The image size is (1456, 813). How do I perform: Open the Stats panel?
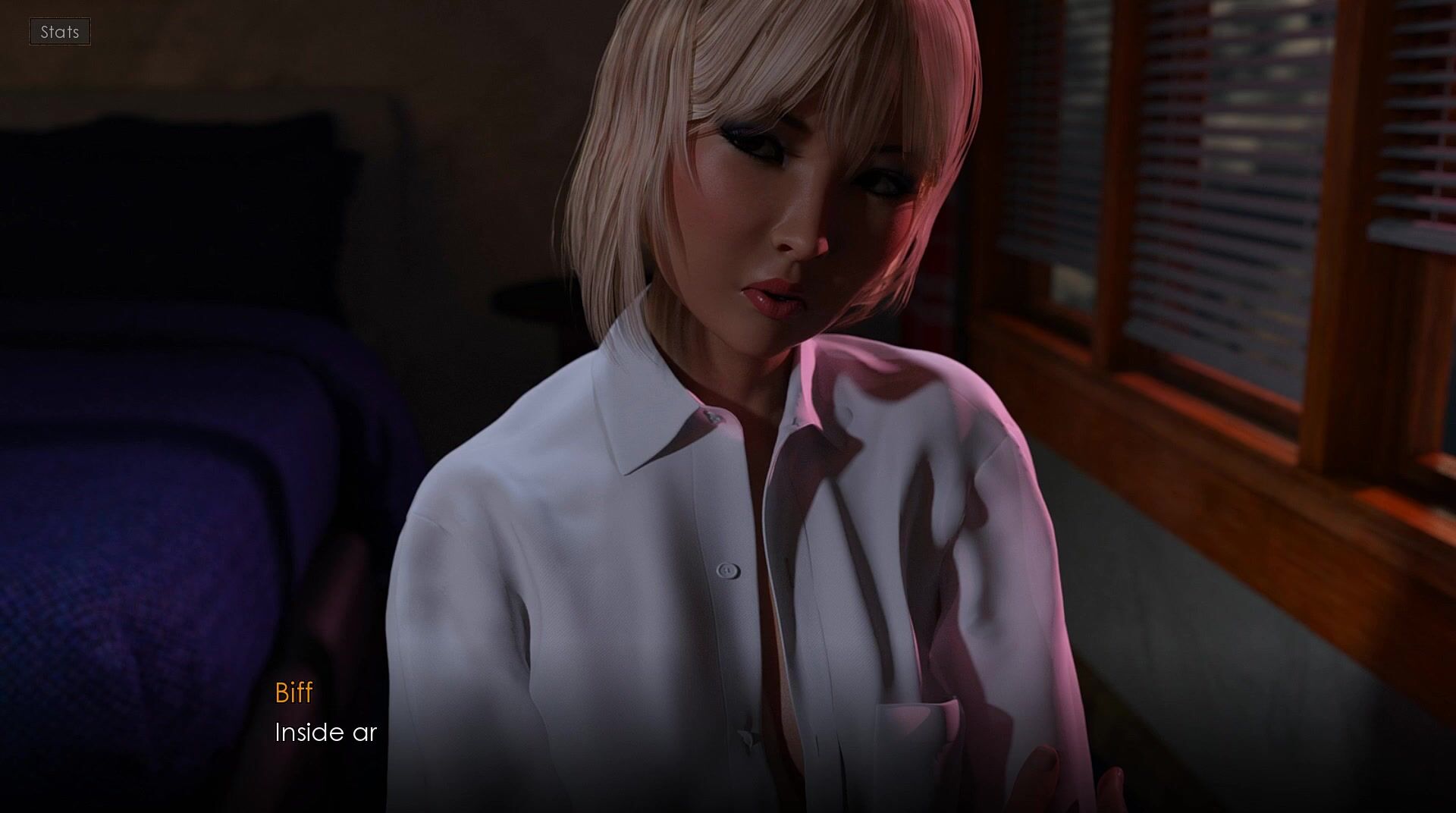(x=60, y=32)
